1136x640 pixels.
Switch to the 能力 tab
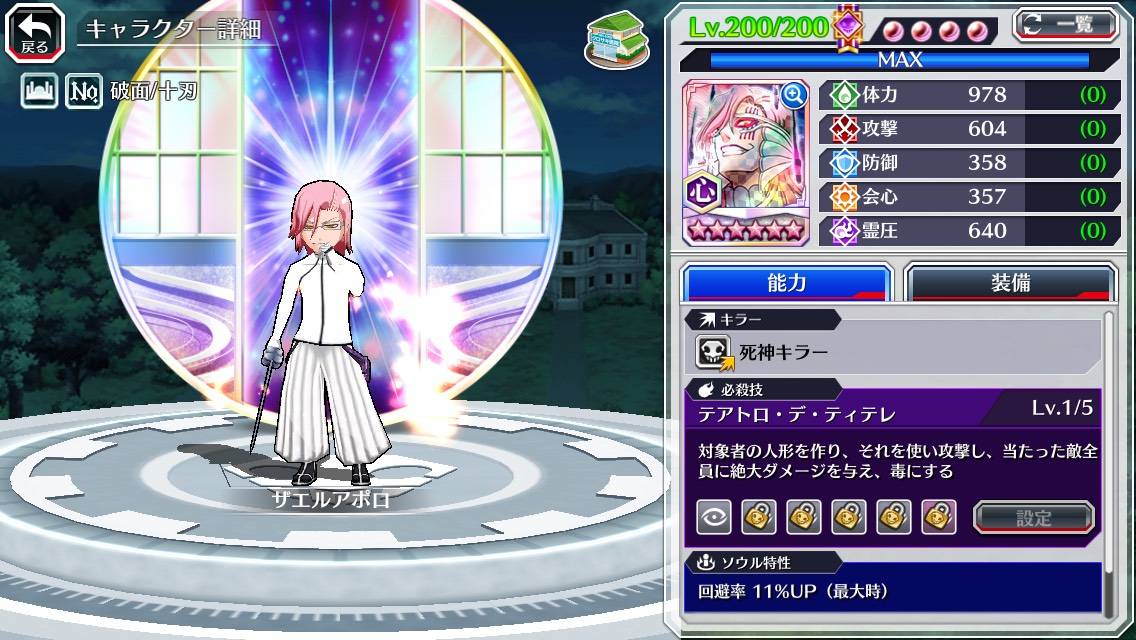click(786, 283)
